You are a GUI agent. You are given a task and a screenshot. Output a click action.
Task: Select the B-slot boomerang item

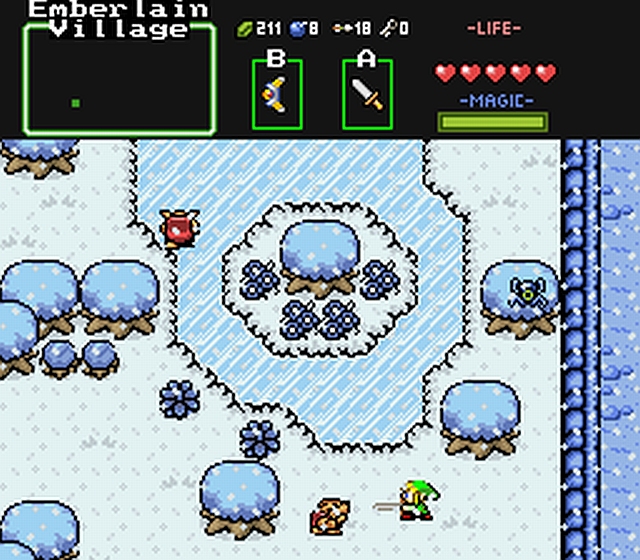tap(276, 95)
